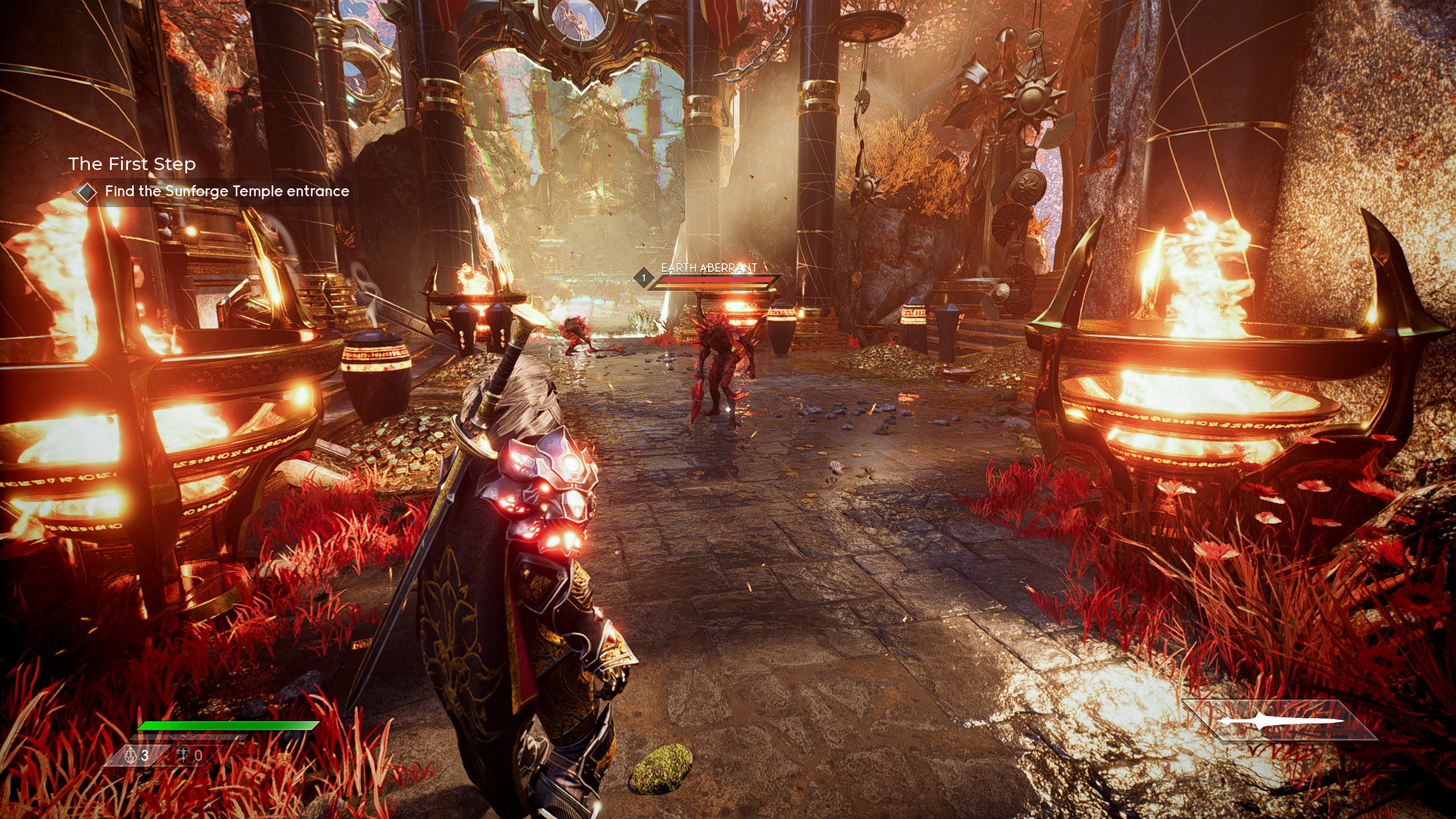Screen dimensions: 1456x819
Task: Select The First Step quest title
Action: point(132,164)
